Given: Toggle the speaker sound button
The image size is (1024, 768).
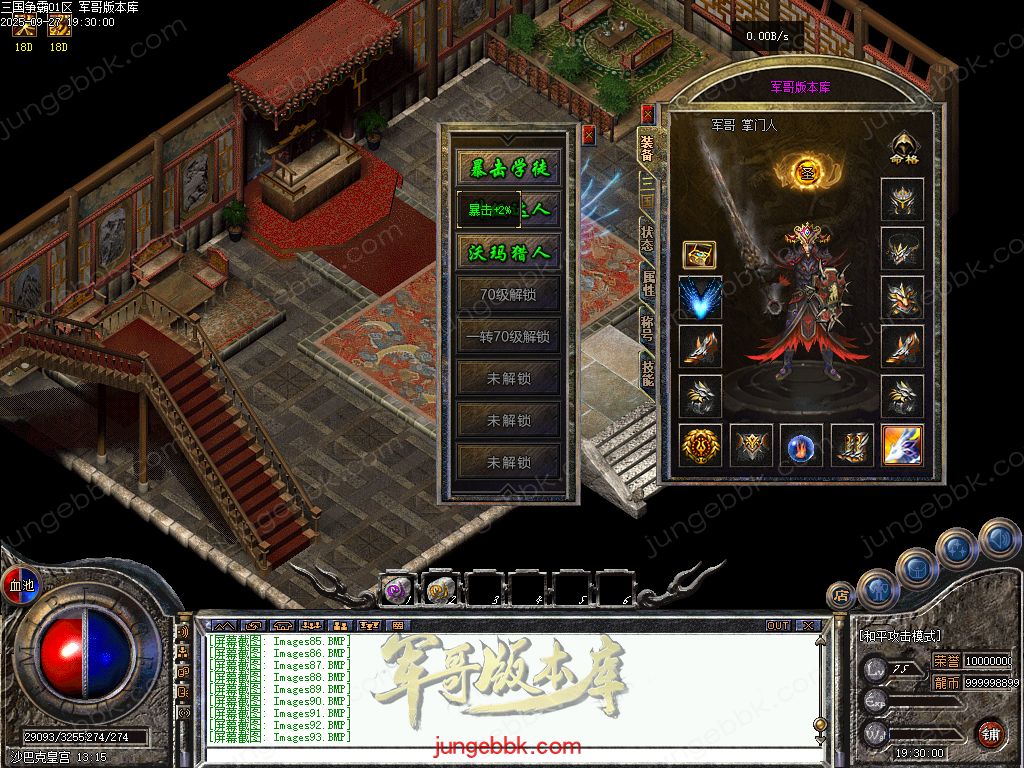Looking at the screenshot, I should 997,539.
